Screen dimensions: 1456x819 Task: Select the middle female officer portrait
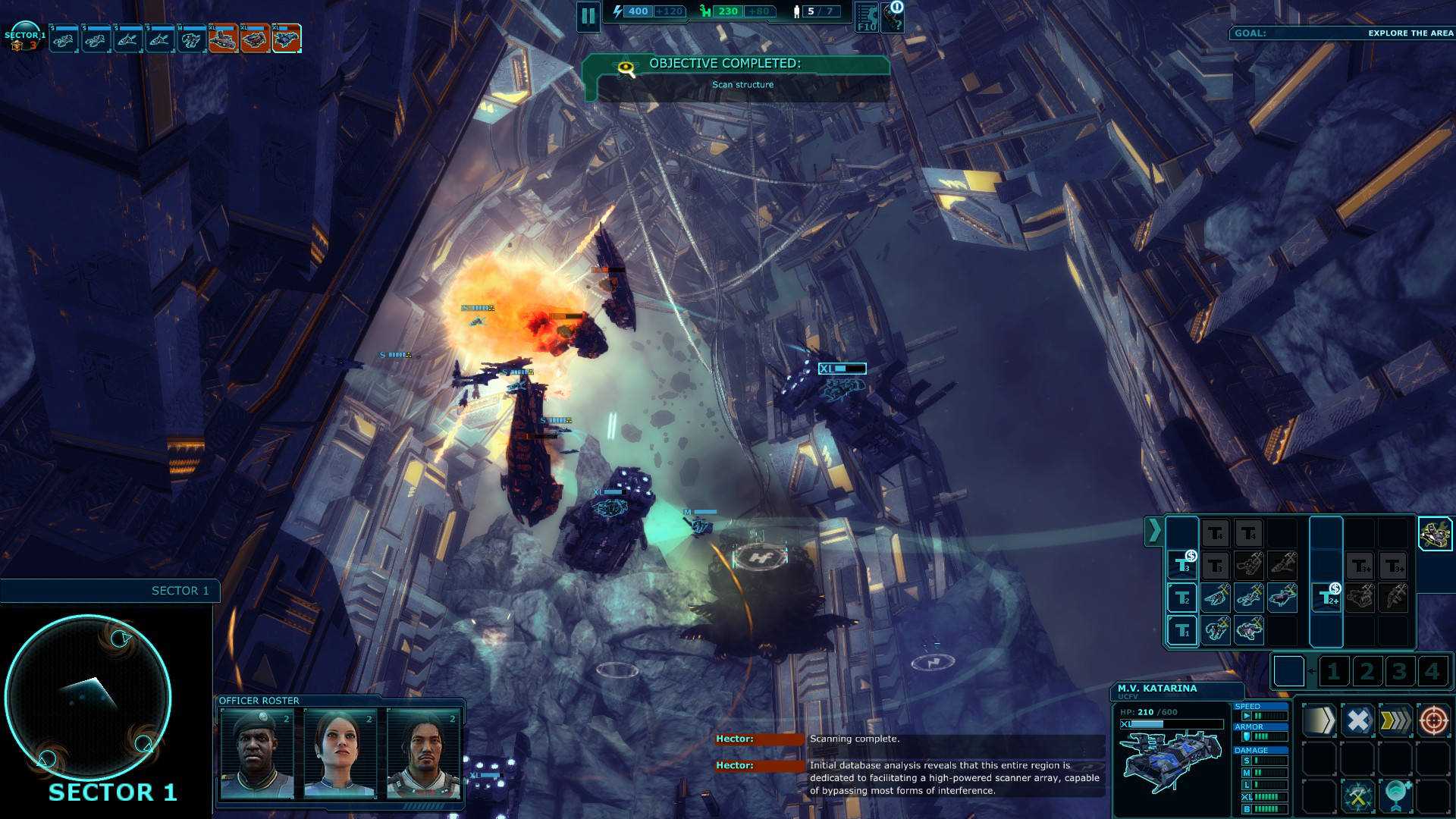tap(339, 755)
